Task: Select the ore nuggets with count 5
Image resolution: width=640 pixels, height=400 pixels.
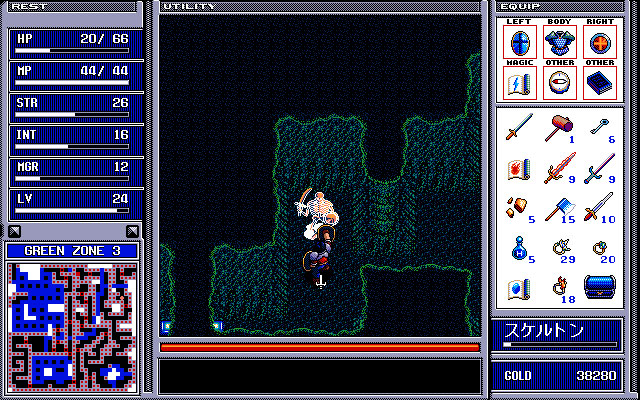Action: coord(518,207)
